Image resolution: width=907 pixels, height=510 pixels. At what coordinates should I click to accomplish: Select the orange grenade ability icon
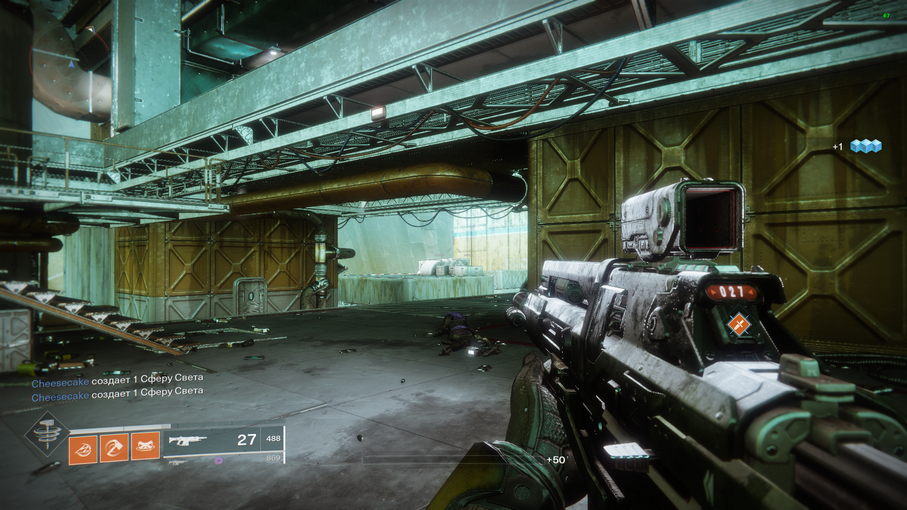coord(83,446)
